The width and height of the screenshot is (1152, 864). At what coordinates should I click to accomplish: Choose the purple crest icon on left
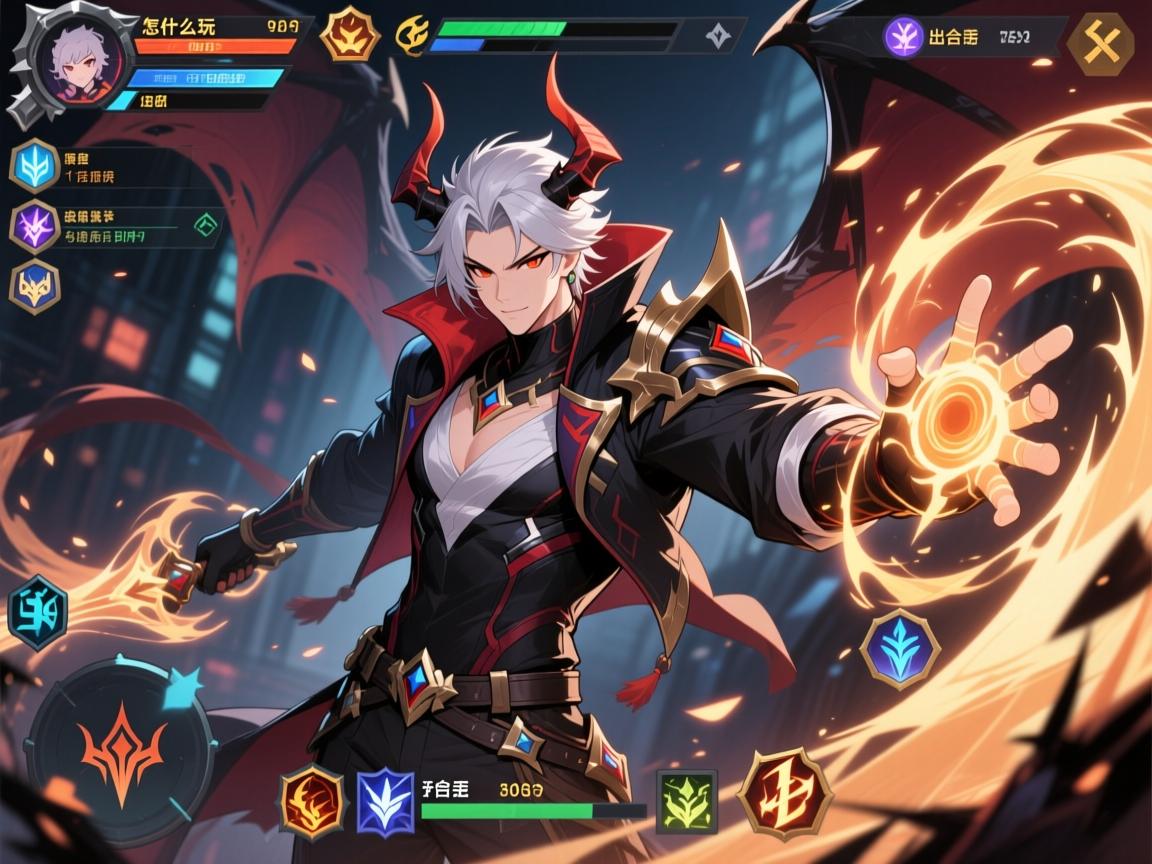[x=35, y=226]
